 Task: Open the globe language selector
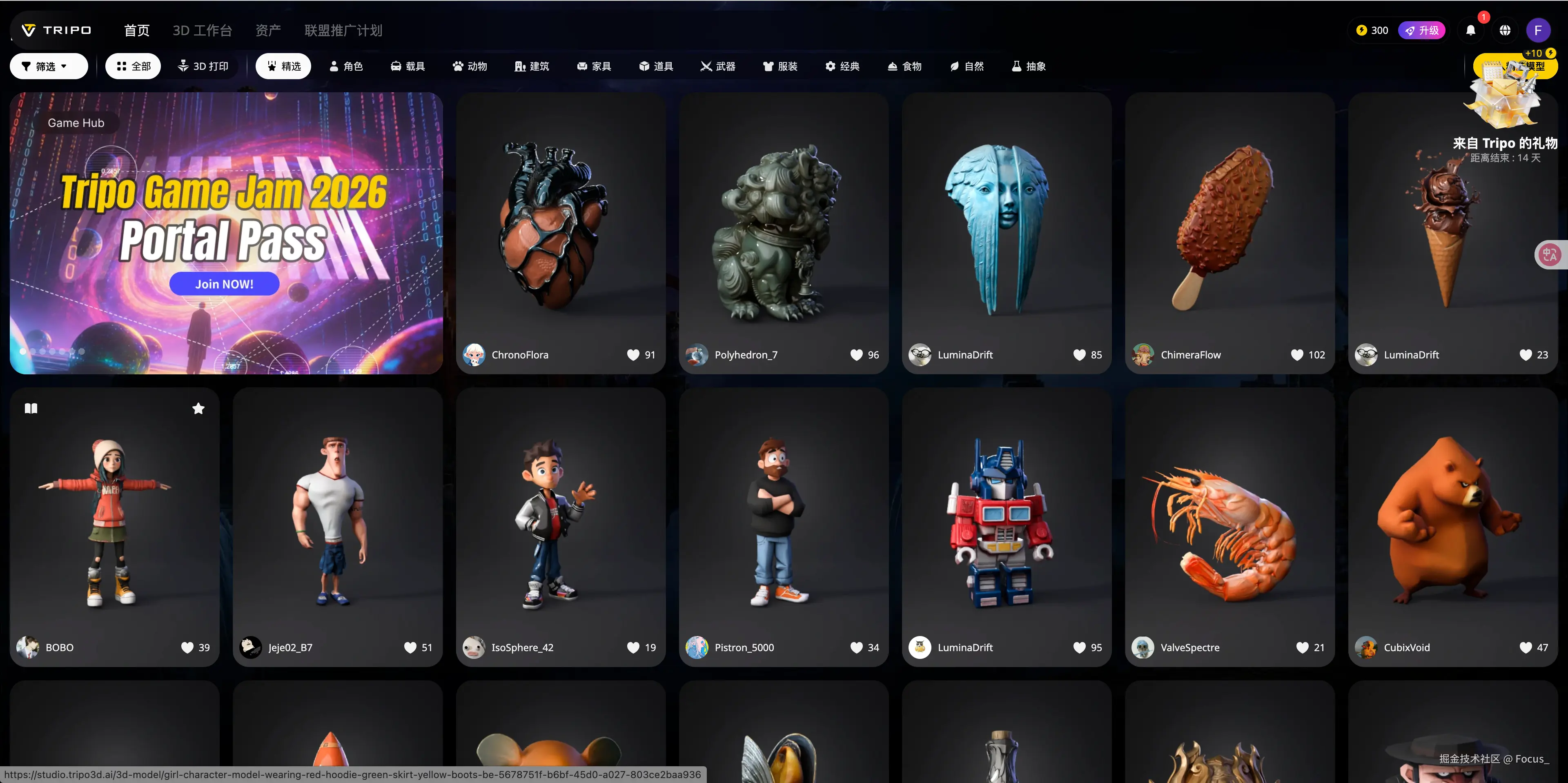click(1505, 31)
